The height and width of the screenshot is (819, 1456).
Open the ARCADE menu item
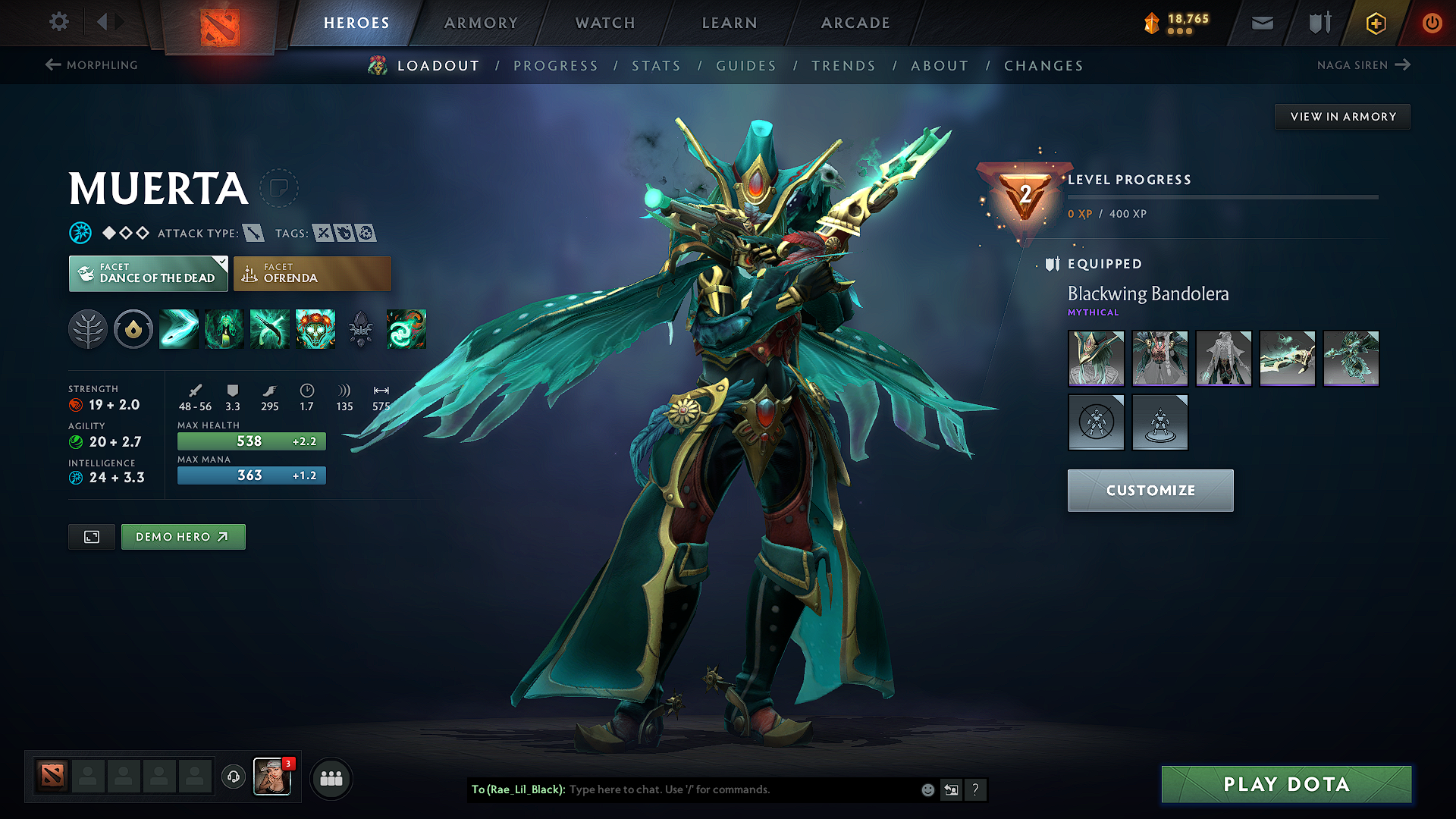855,23
